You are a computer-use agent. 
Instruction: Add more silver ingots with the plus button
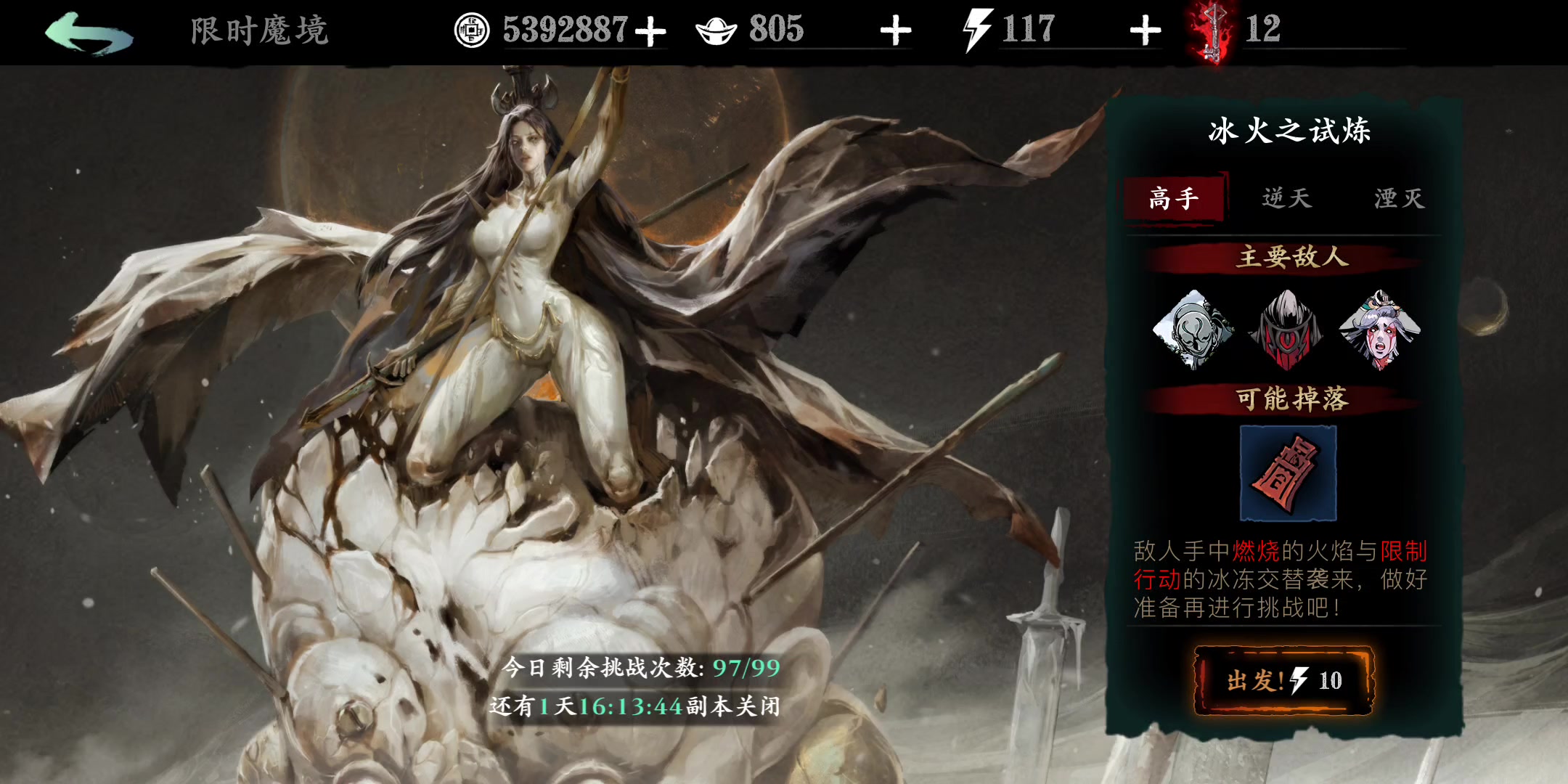click(x=895, y=31)
